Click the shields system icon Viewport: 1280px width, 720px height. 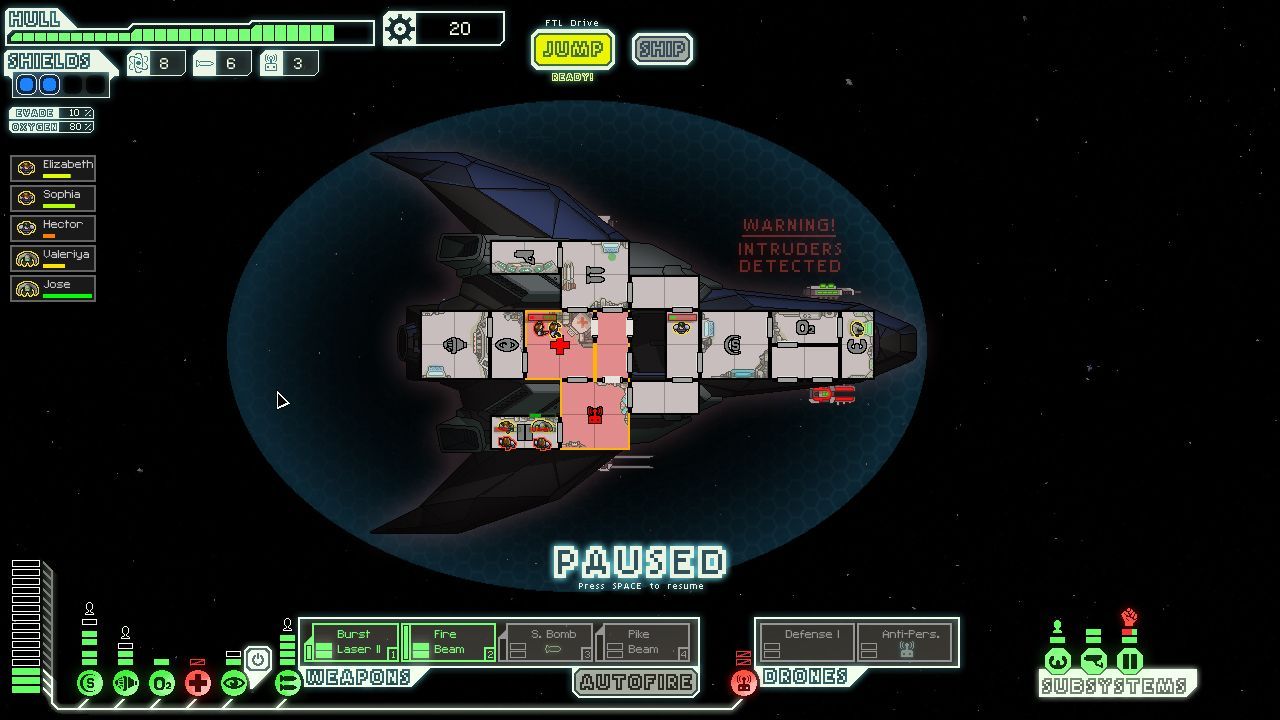click(x=90, y=684)
